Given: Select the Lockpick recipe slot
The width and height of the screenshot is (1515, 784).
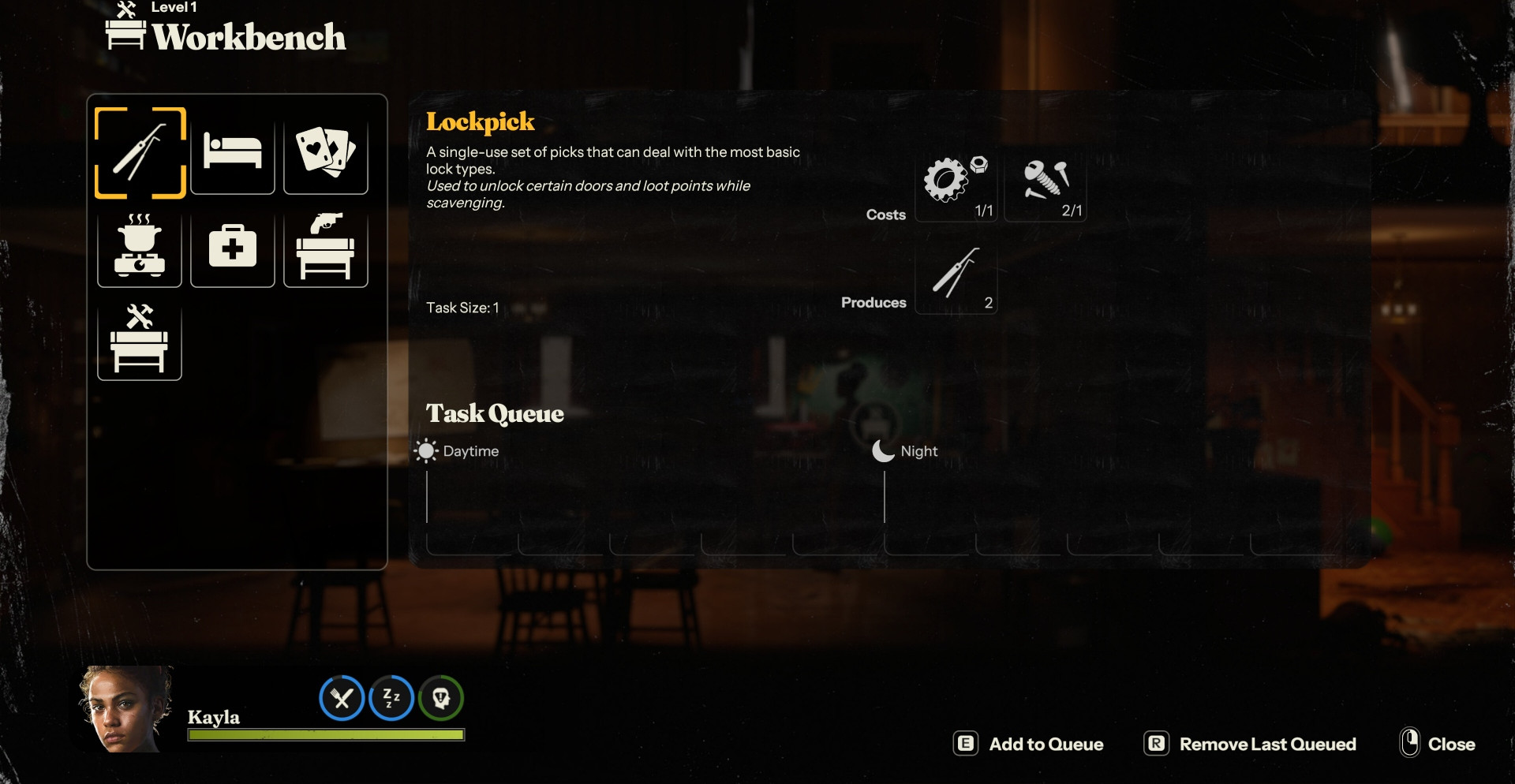Looking at the screenshot, I should pos(140,153).
